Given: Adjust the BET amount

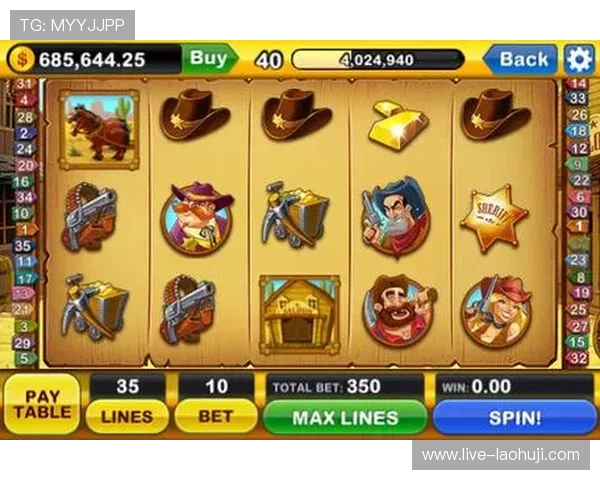Looking at the screenshot, I should pyautogui.click(x=215, y=416).
